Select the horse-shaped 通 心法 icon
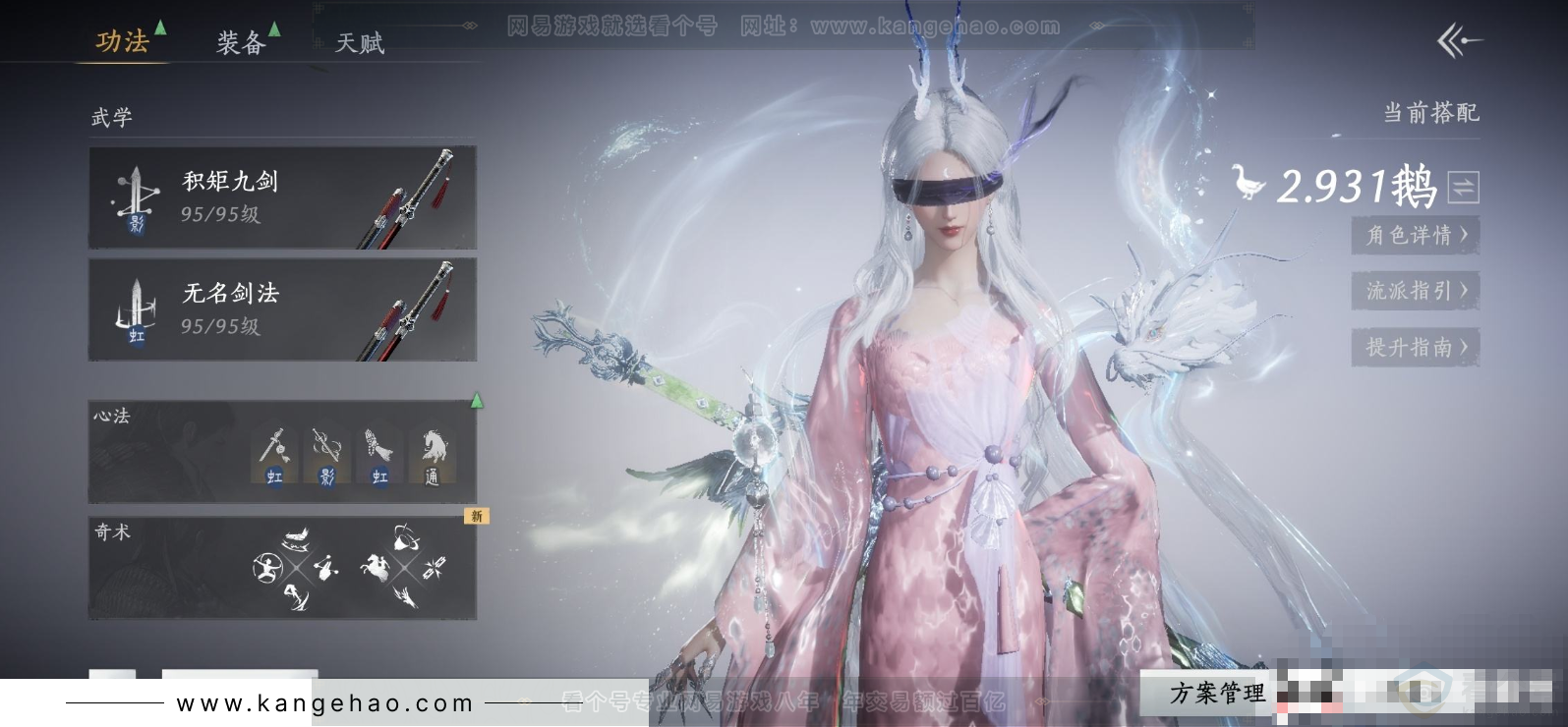Image resolution: width=1568 pixels, height=727 pixels. pyautogui.click(x=432, y=457)
